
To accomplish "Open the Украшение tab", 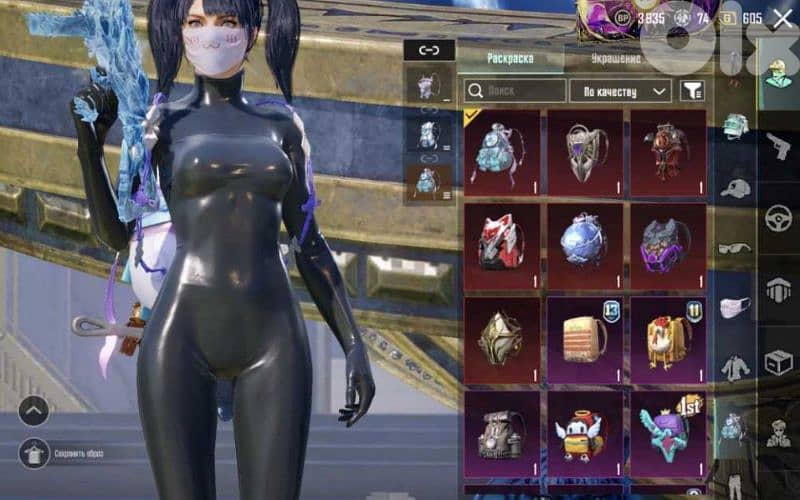I will click(612, 59).
